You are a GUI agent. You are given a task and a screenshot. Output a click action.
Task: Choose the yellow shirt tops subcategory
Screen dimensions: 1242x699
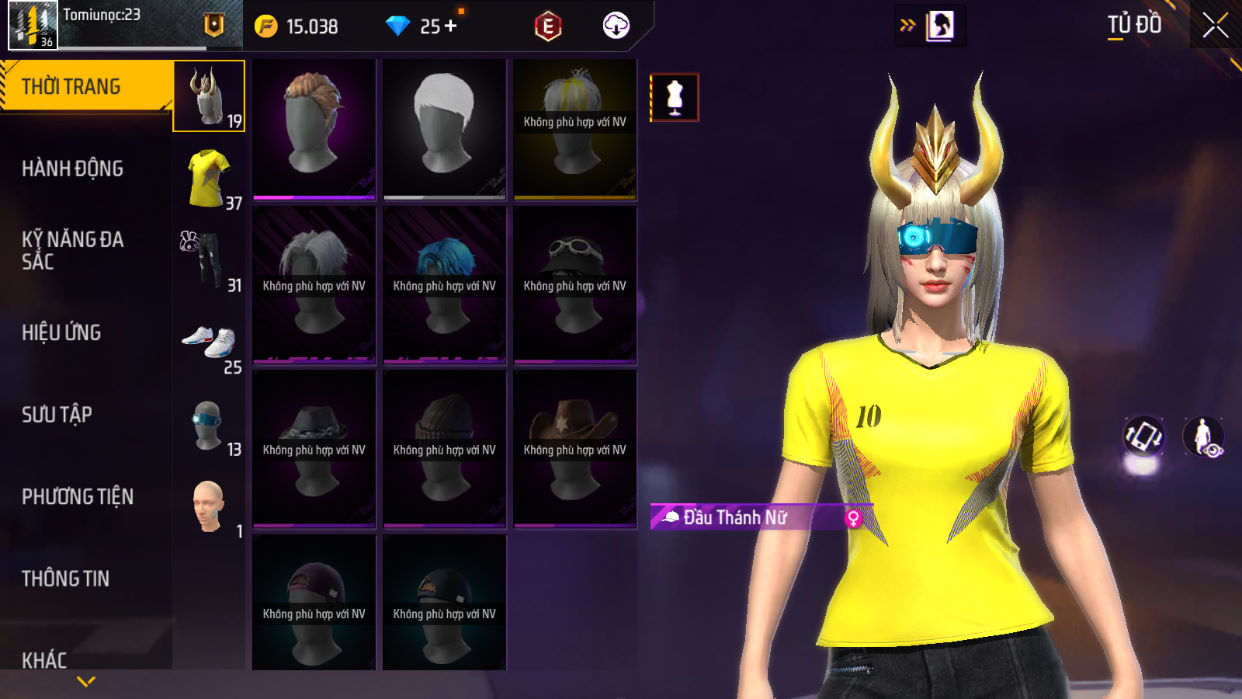tap(209, 178)
